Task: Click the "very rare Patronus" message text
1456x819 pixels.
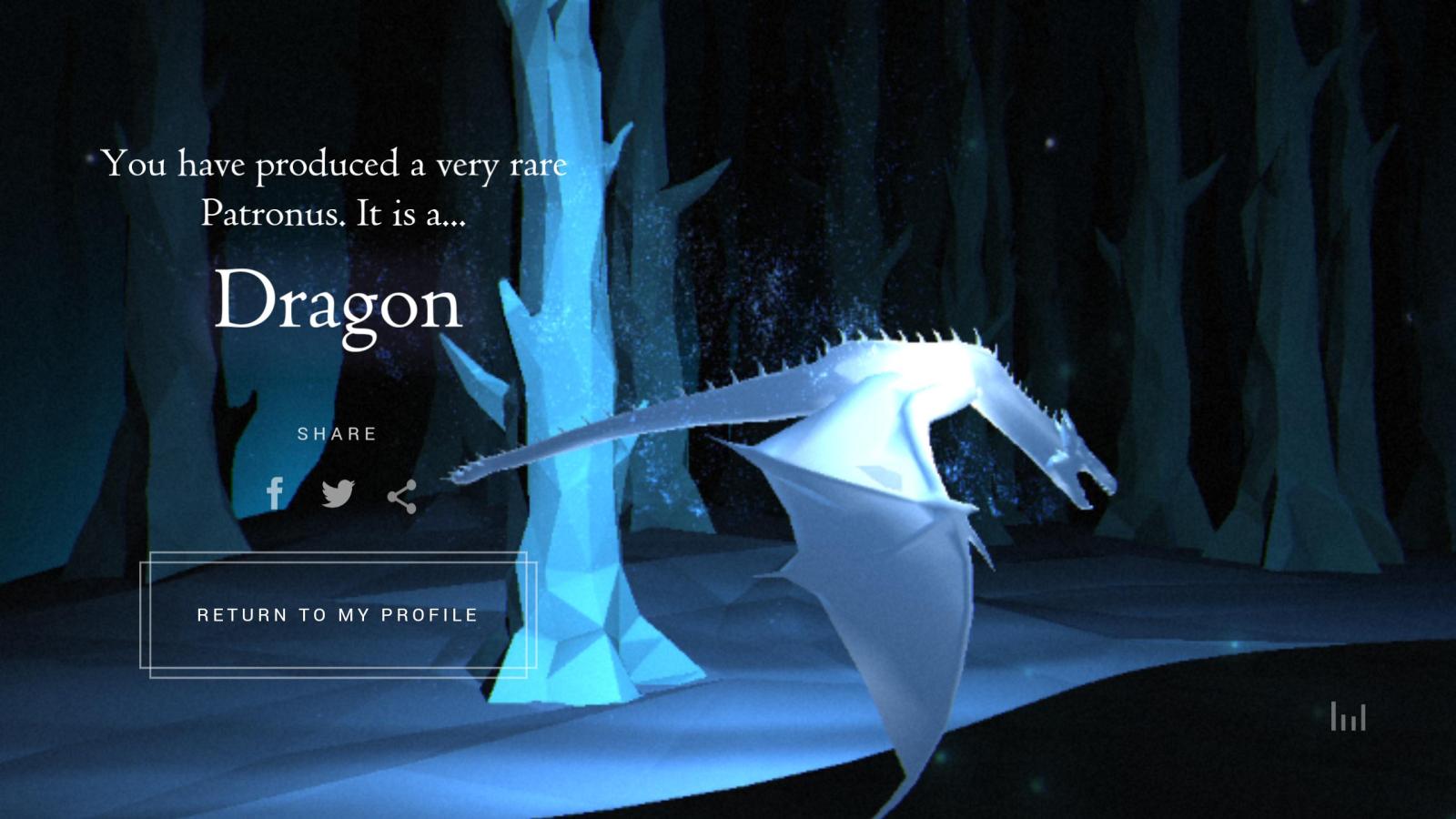Action: pyautogui.click(x=337, y=188)
